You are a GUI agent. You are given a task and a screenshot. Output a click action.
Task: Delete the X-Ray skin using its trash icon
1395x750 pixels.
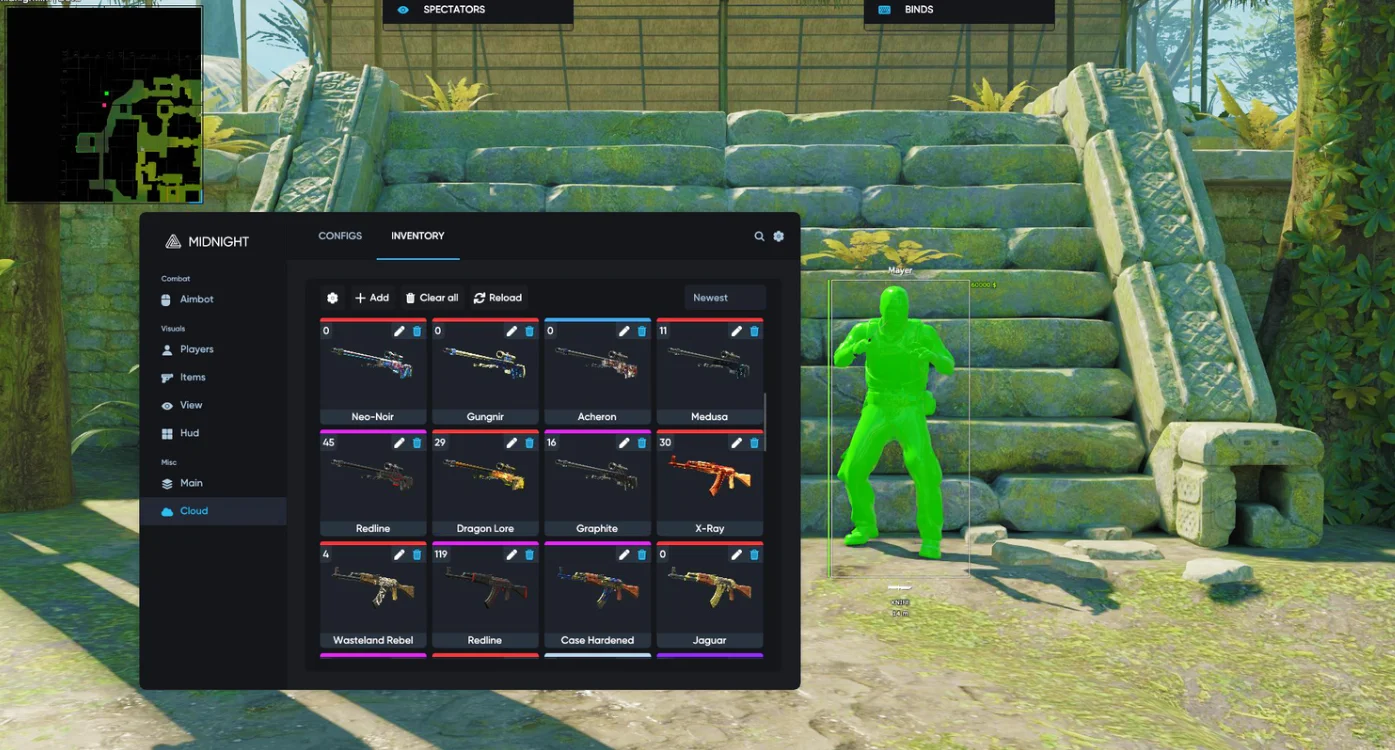pos(754,443)
